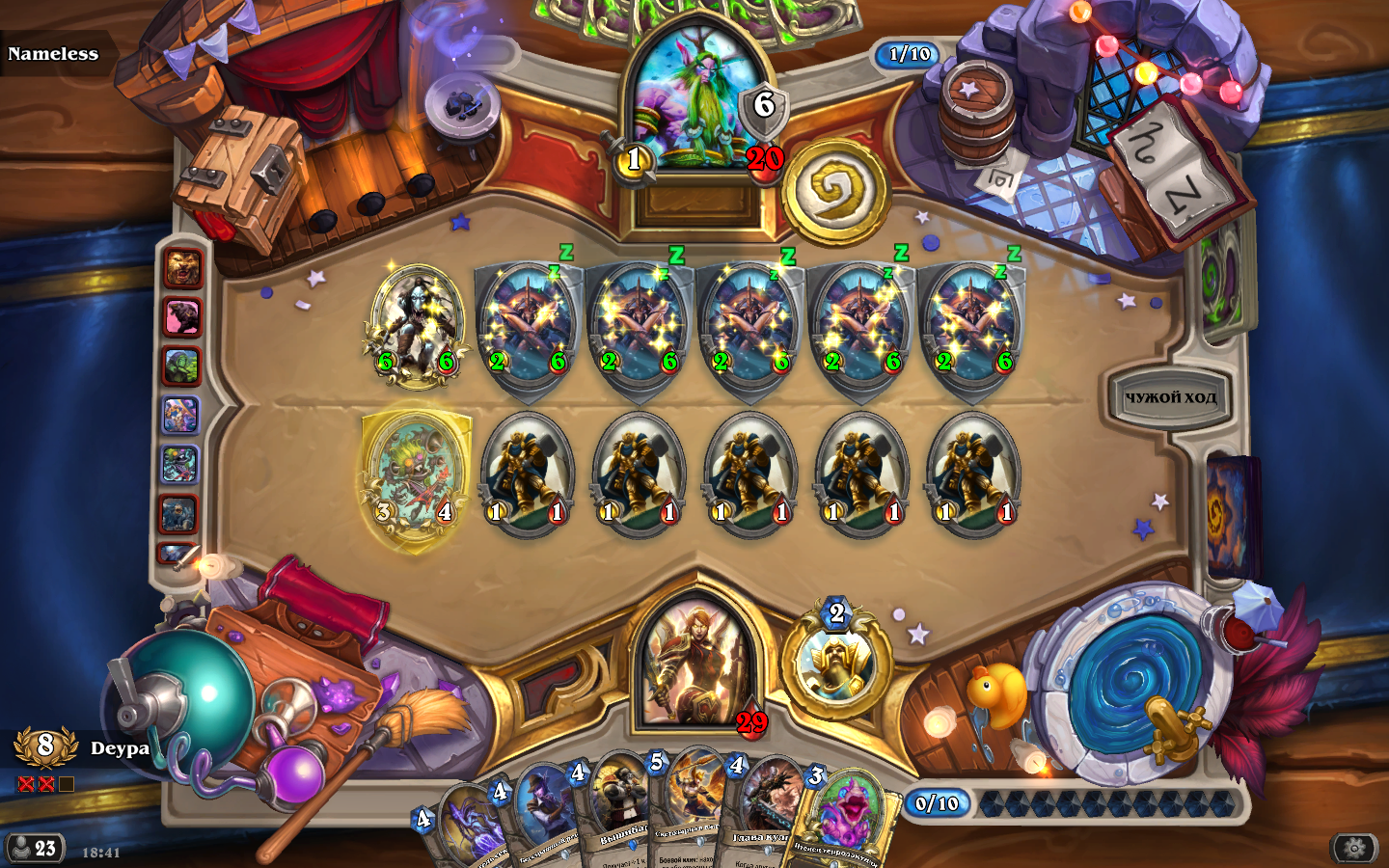View the pink bear history tile
Image resolution: width=1389 pixels, height=868 pixels.
(181, 317)
